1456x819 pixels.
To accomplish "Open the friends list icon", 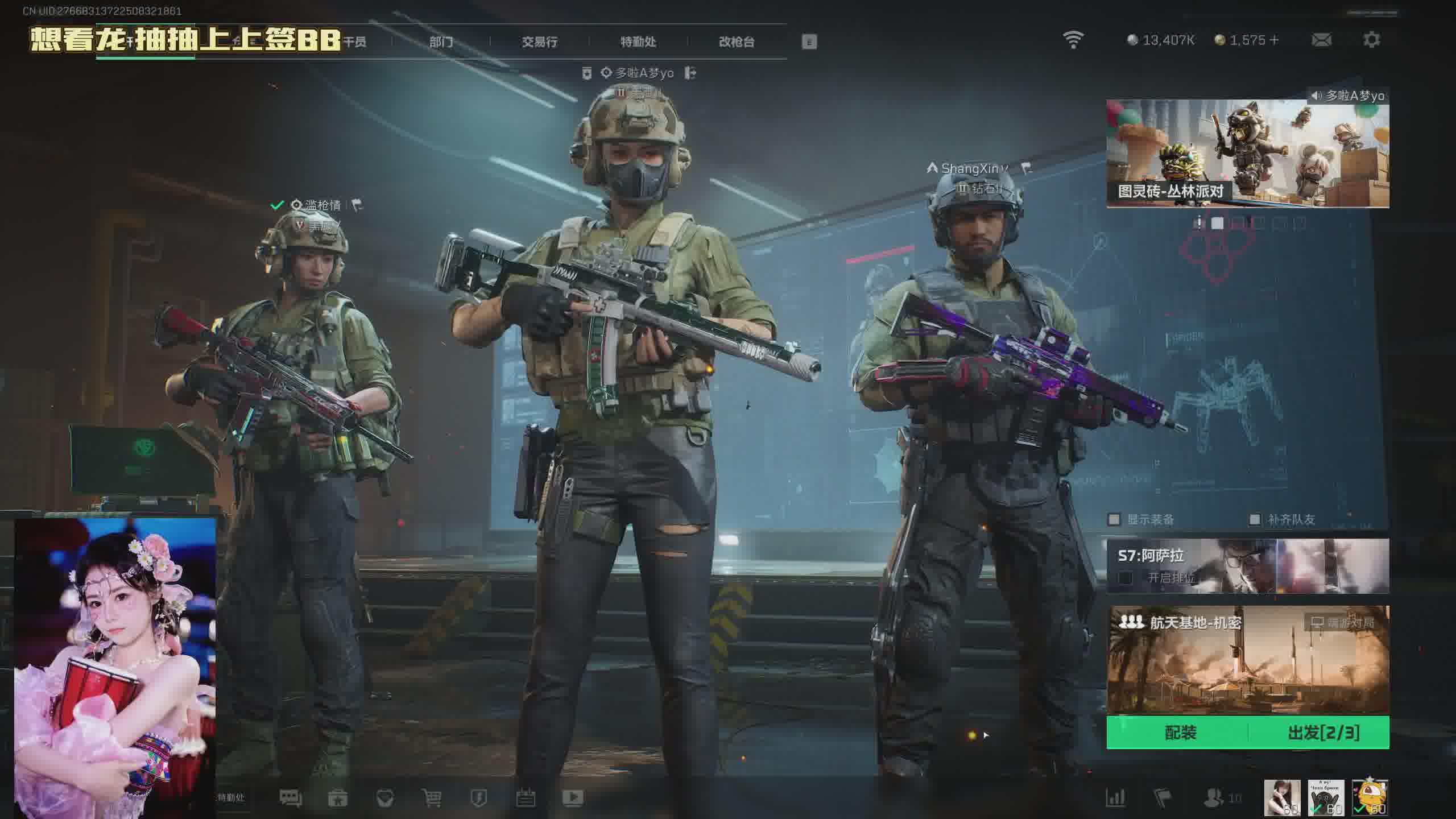I will (1214, 798).
